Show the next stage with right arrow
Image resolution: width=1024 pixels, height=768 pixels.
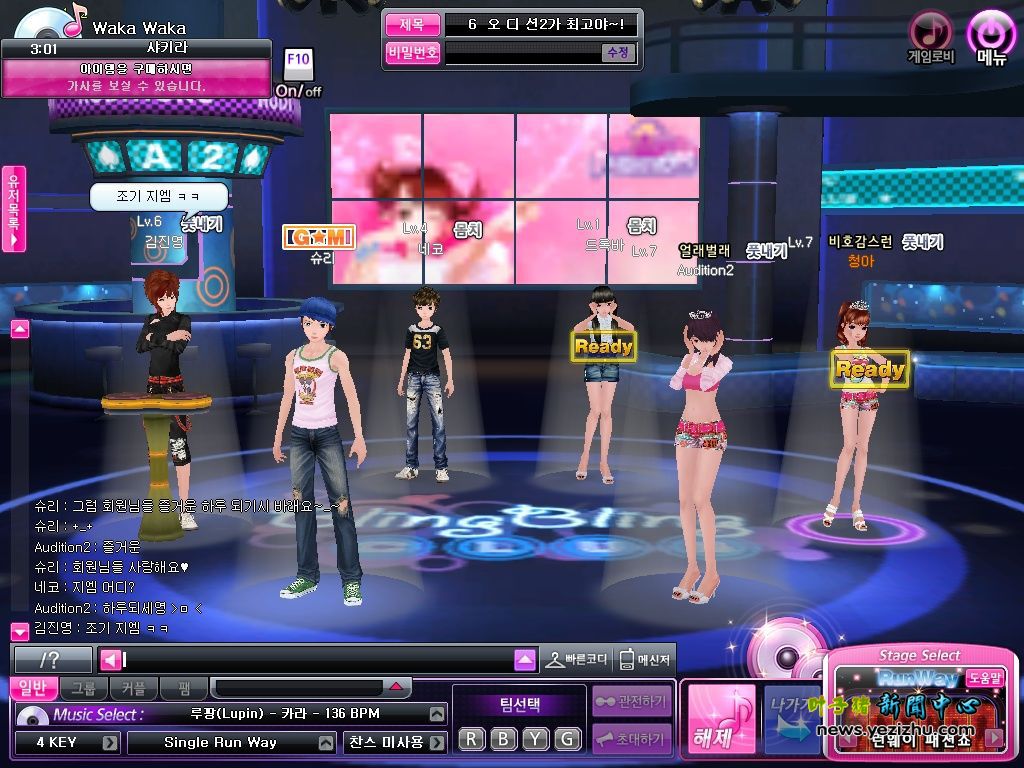(993, 738)
